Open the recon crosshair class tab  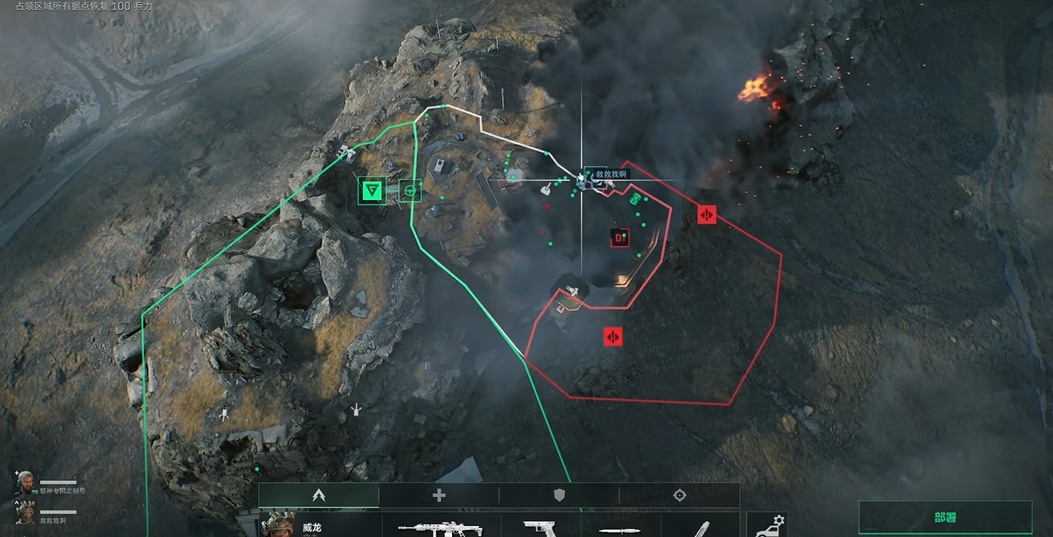[x=680, y=495]
